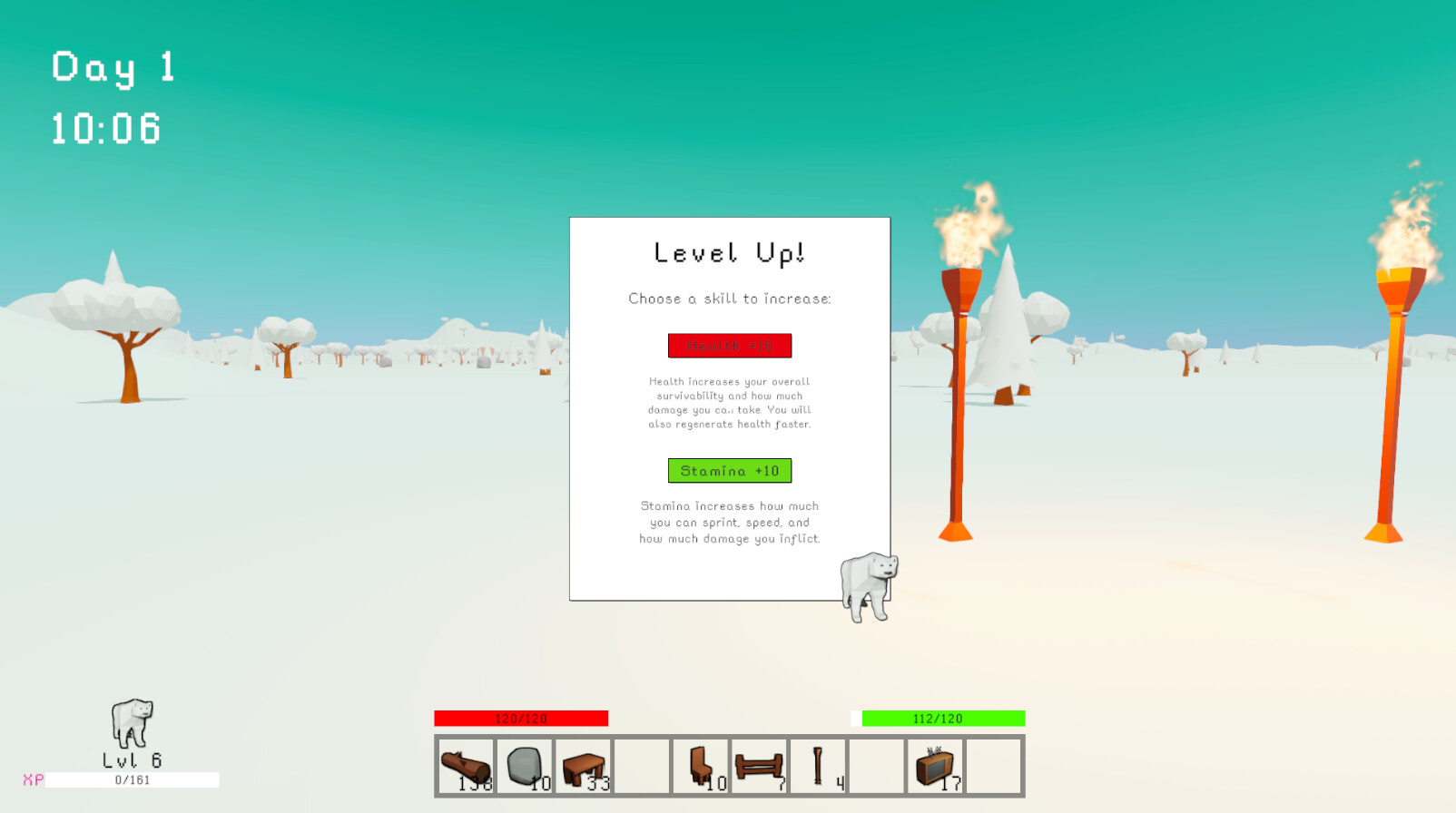
Task: Click the Day 1 label
Action: click(x=113, y=66)
